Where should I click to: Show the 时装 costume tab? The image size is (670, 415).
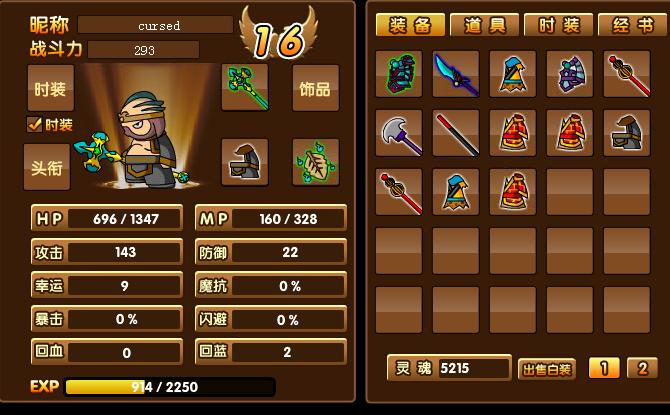558,26
